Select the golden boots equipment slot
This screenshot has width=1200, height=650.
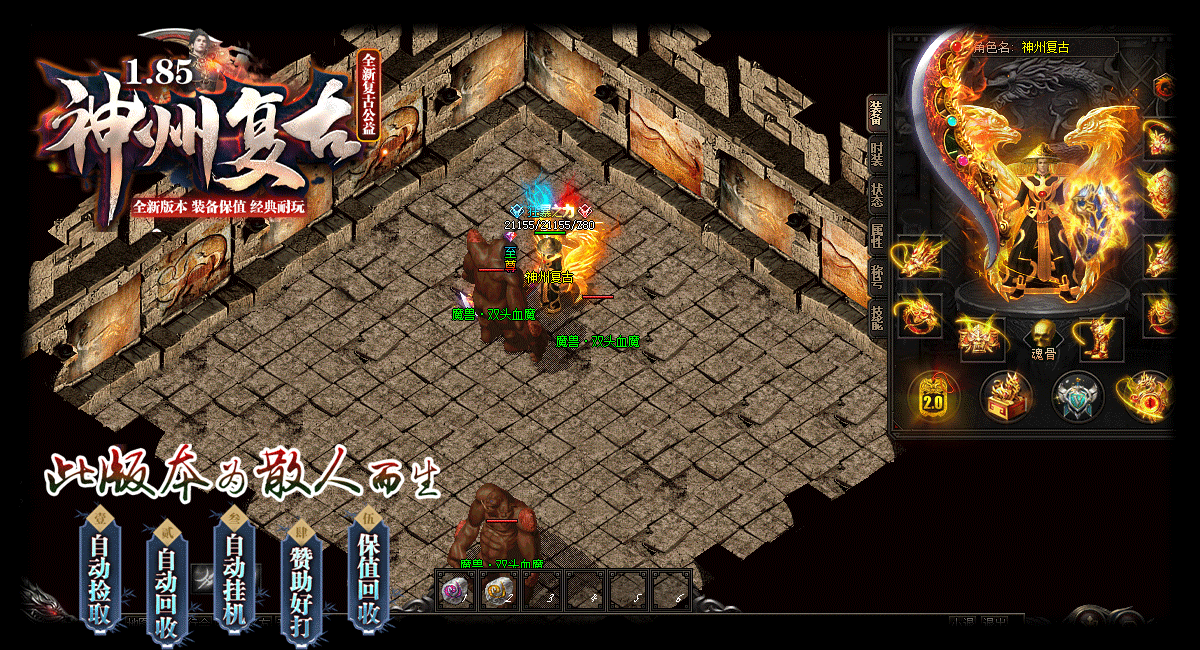[1100, 338]
